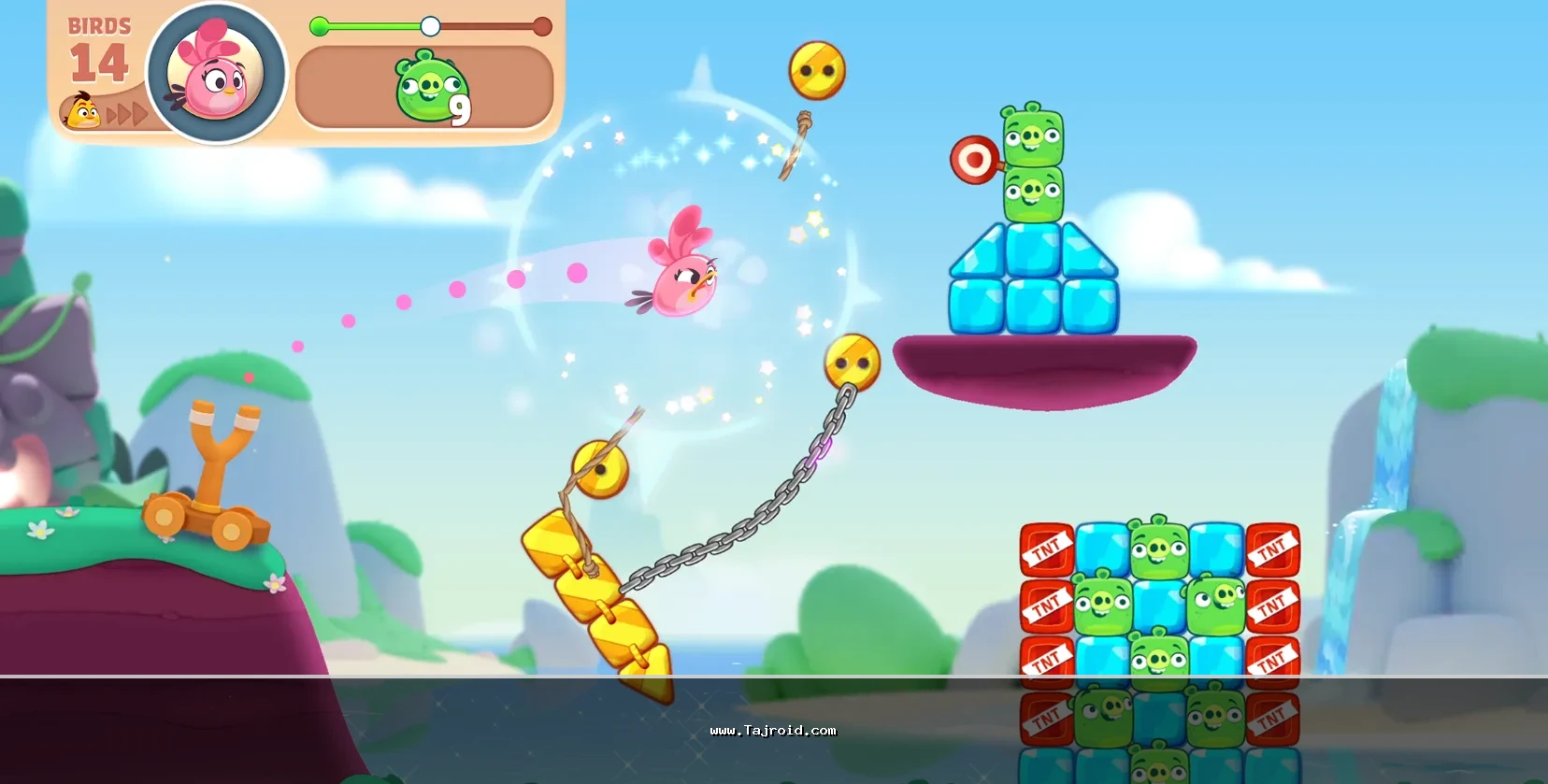Click the pink Stella bird portrait

pyautogui.click(x=217, y=74)
